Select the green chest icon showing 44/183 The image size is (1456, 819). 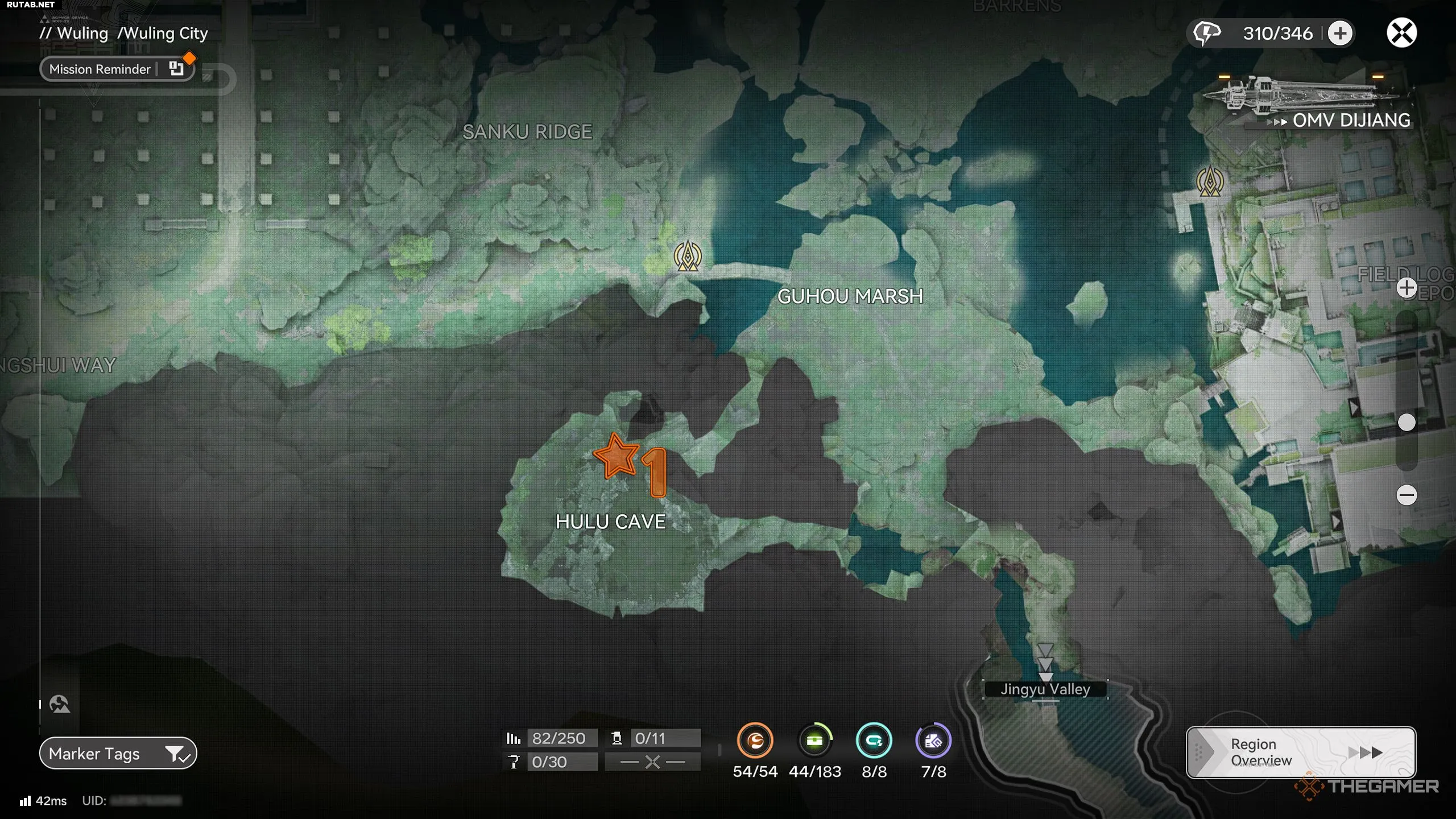point(814,741)
